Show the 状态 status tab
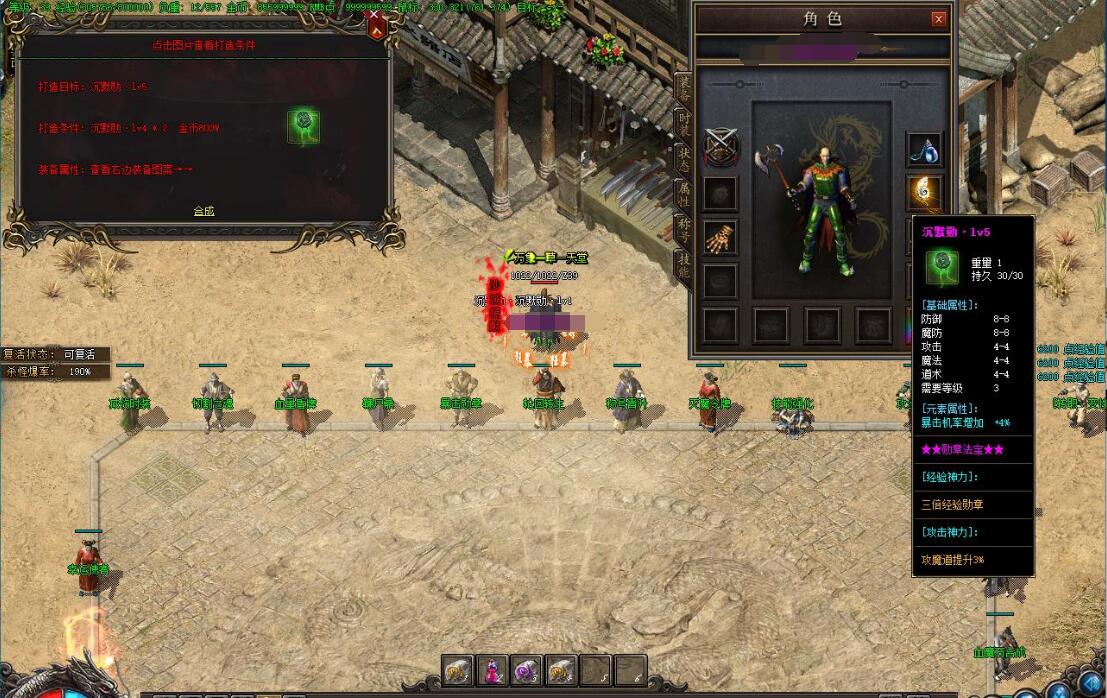The width and height of the screenshot is (1107, 698). tap(684, 158)
